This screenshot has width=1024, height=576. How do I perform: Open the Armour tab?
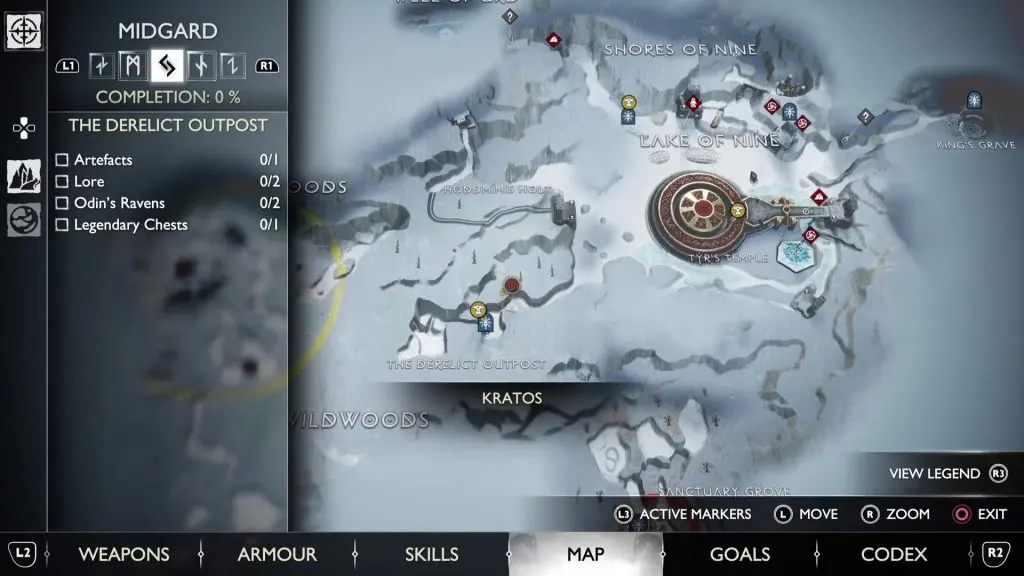pos(277,554)
